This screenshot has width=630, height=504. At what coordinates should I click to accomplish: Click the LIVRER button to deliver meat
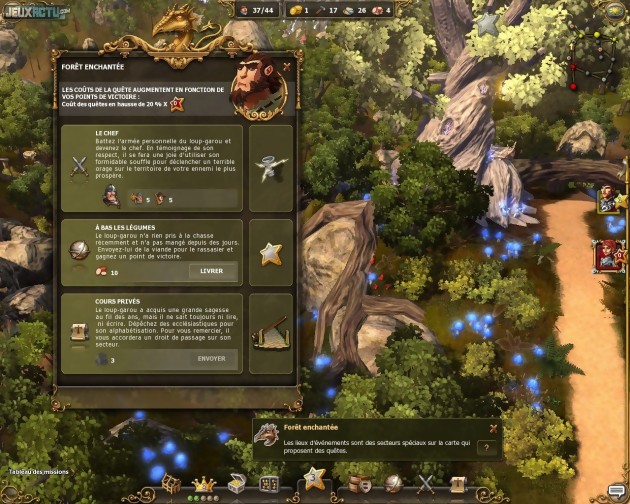[212, 271]
